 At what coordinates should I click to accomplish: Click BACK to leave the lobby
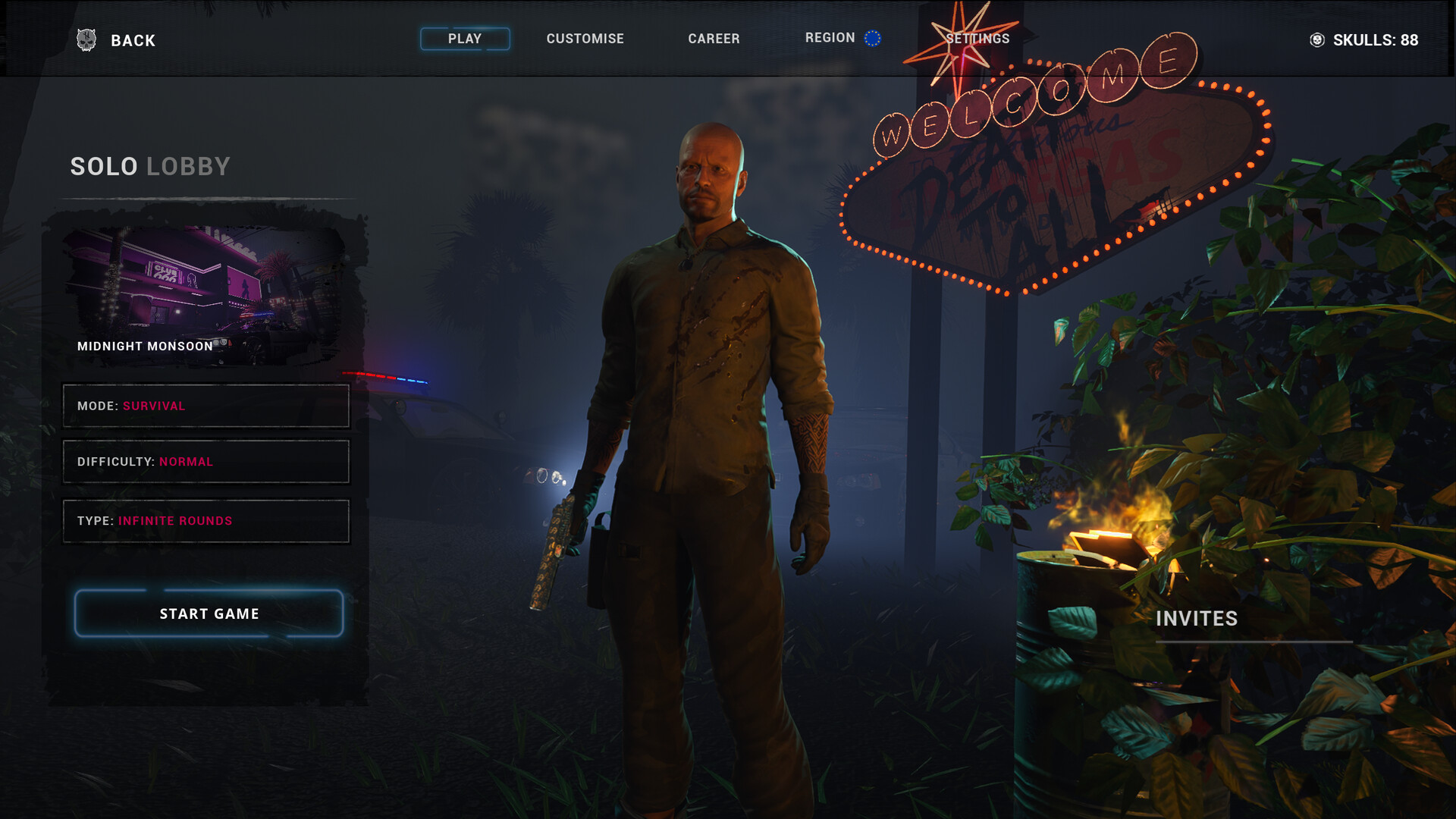click(x=133, y=40)
